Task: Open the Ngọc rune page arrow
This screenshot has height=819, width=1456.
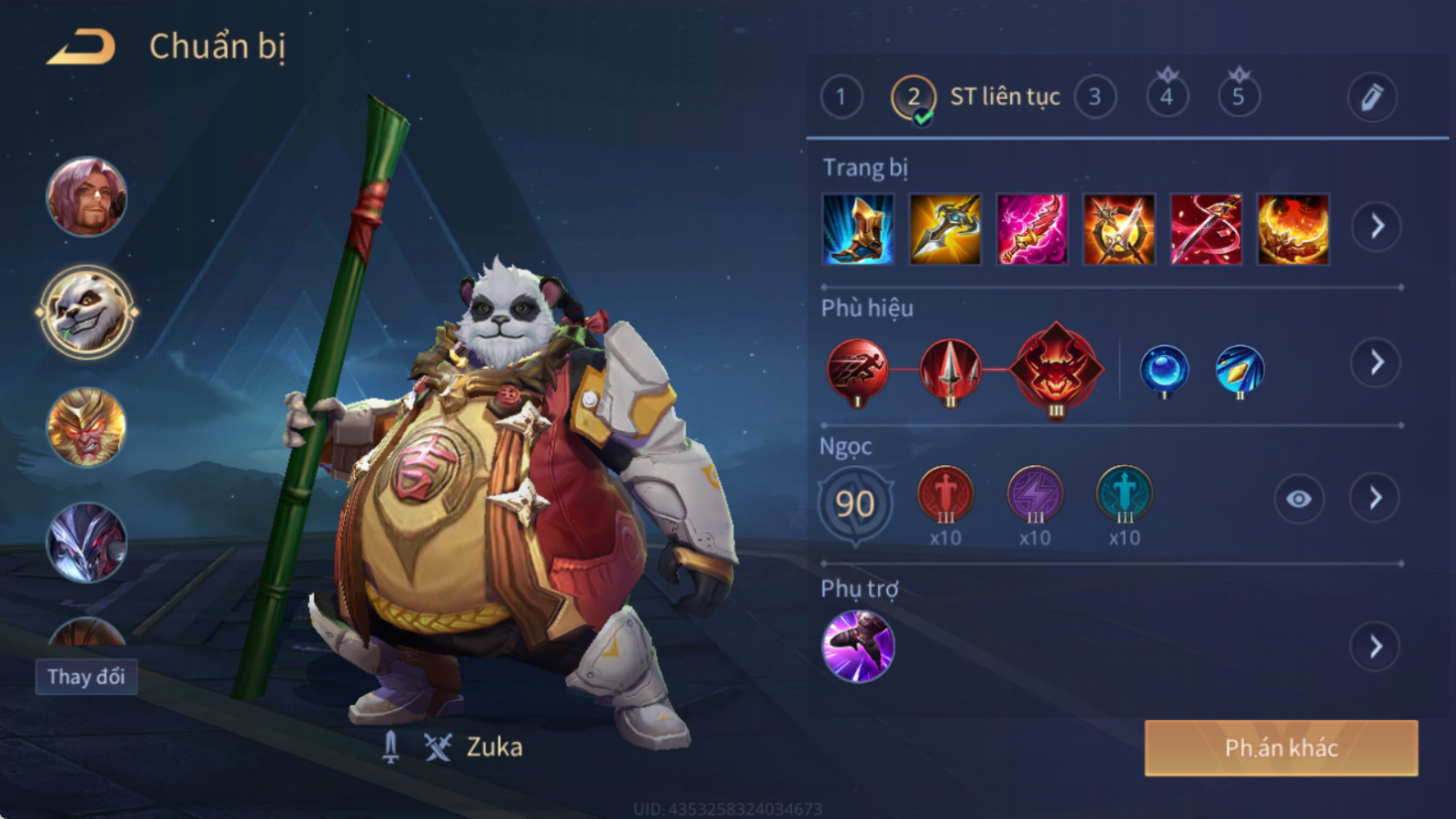Action: point(1376,498)
